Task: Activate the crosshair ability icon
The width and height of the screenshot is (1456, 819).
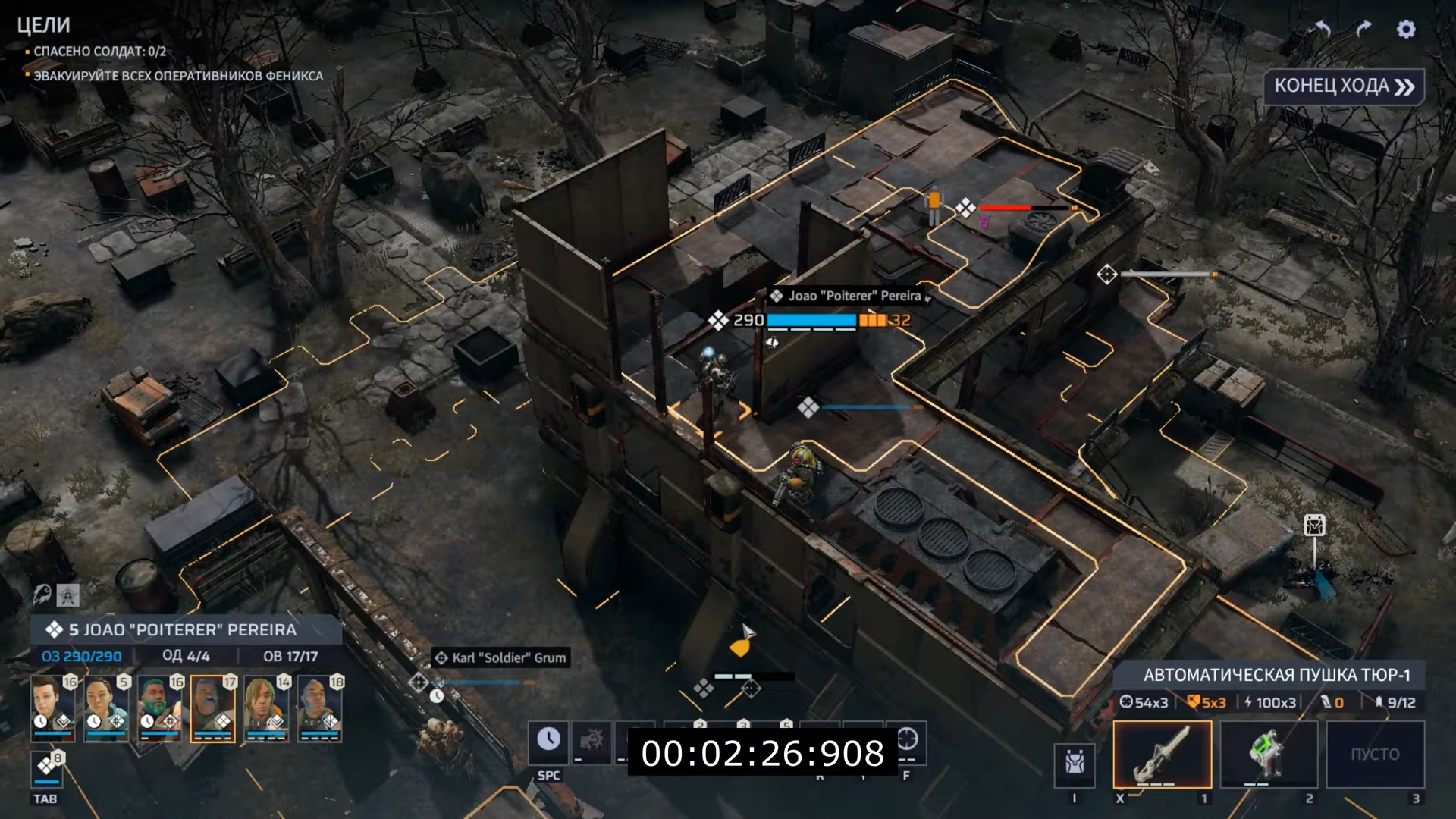Action: coord(907,739)
